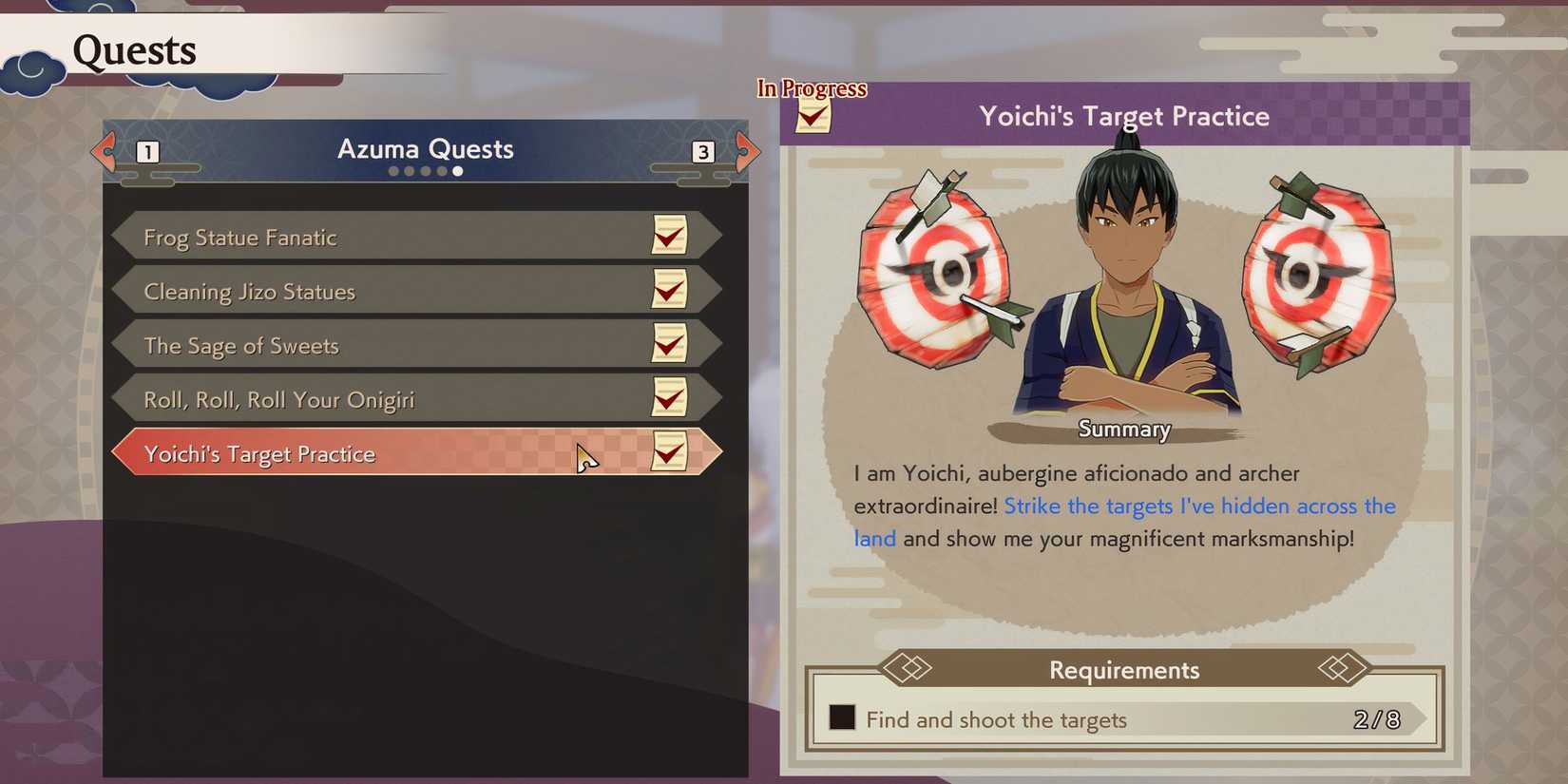1568x784 pixels.
Task: Toggle the Find and shoot the targets checkbox
Action: pos(842,720)
